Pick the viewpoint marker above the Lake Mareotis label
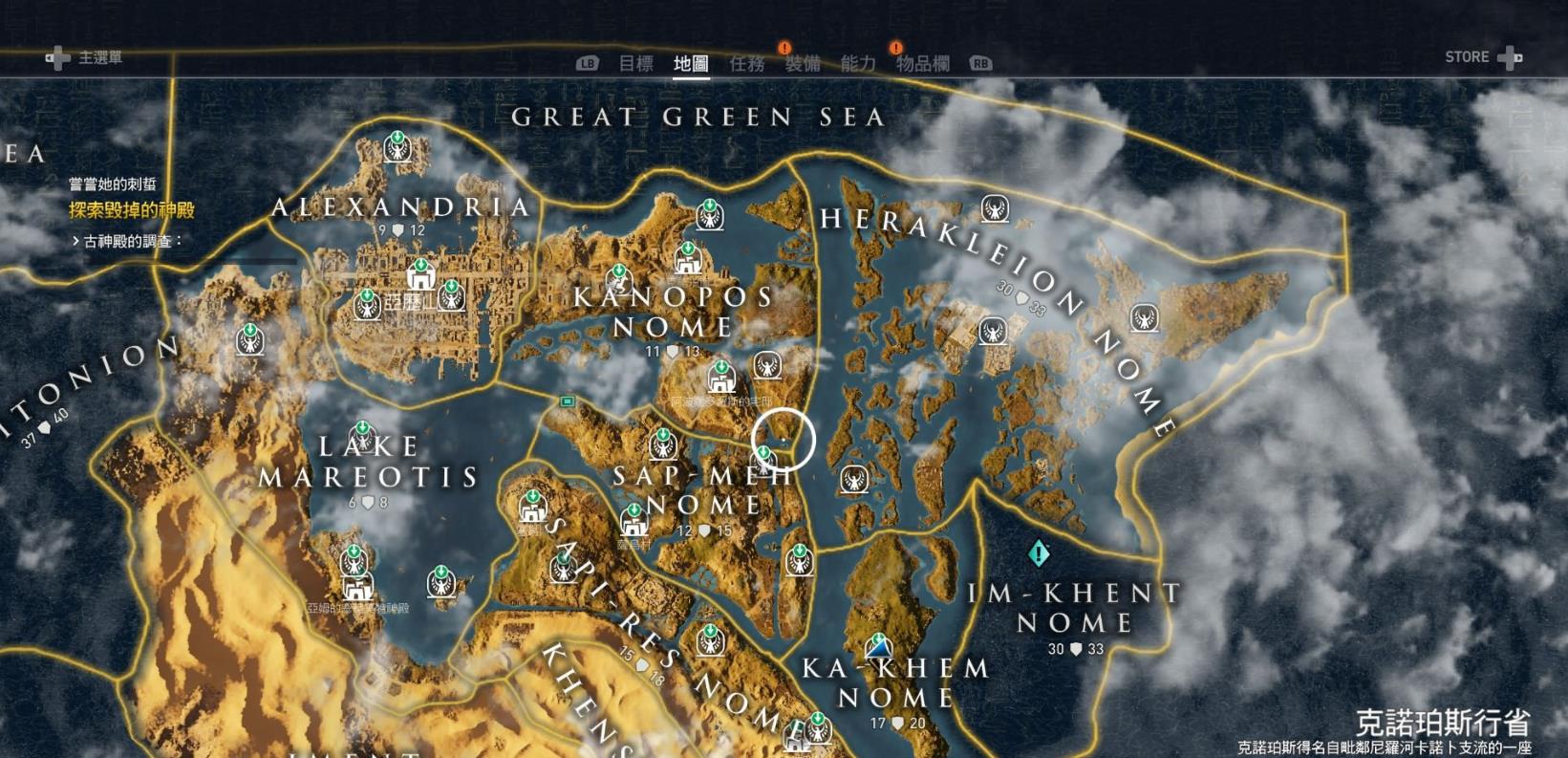 (x=362, y=436)
